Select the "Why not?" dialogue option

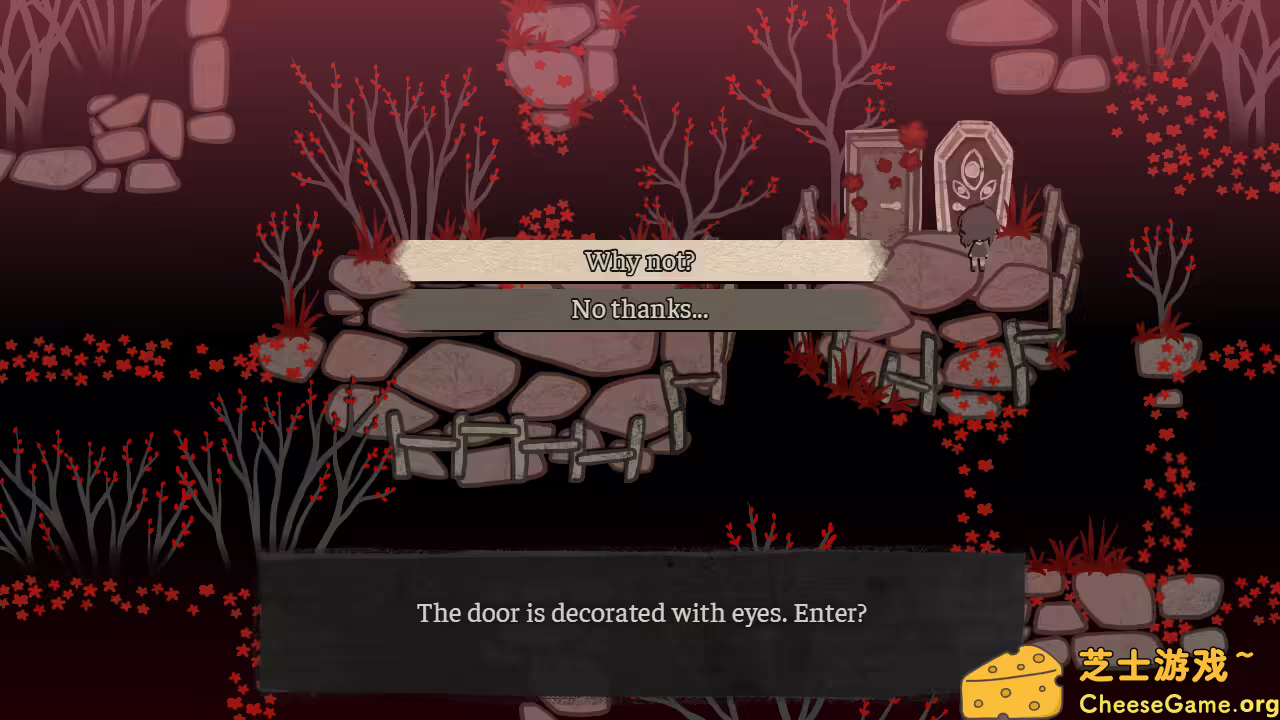[639, 261]
